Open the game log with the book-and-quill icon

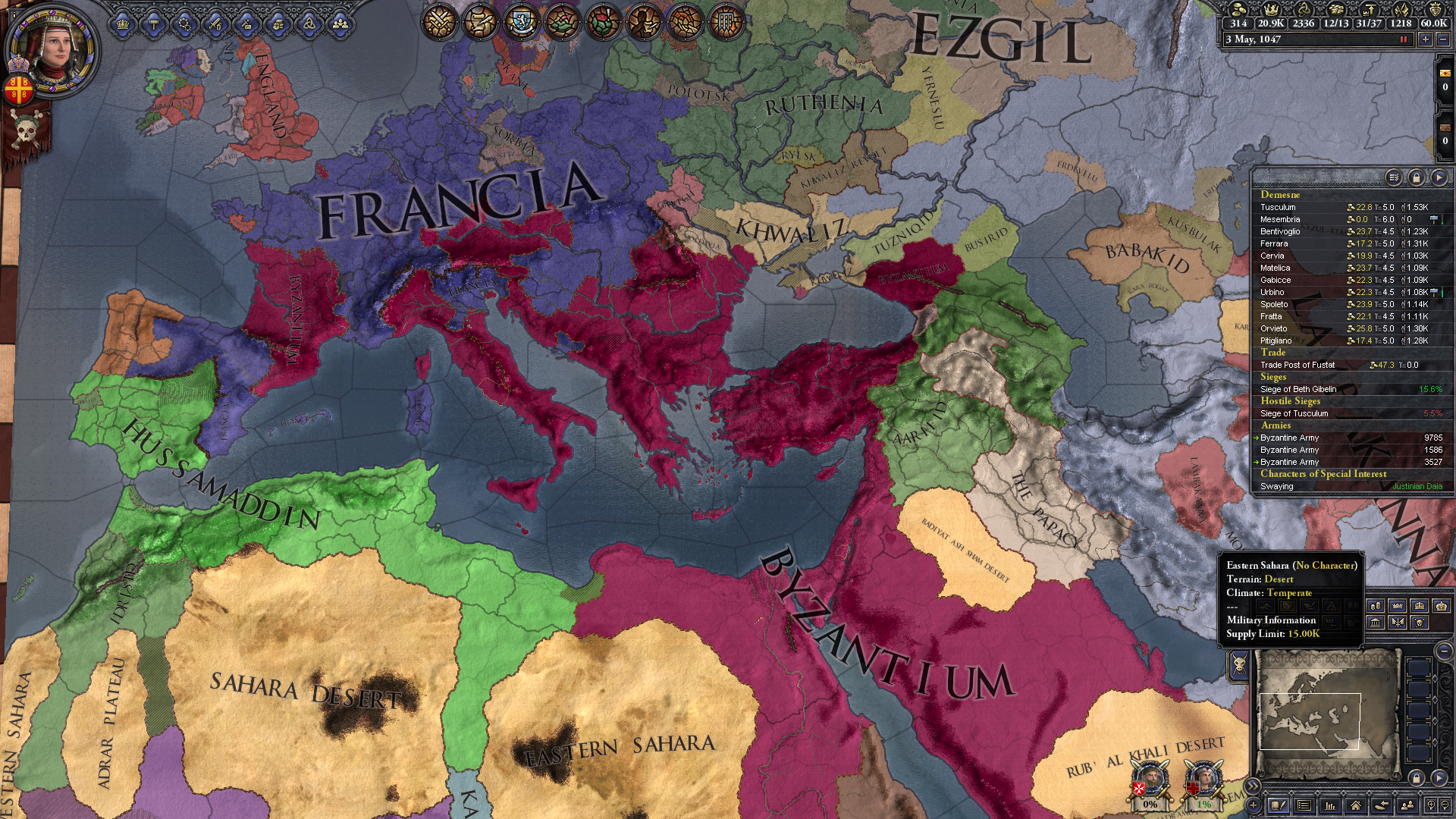[x=1279, y=805]
